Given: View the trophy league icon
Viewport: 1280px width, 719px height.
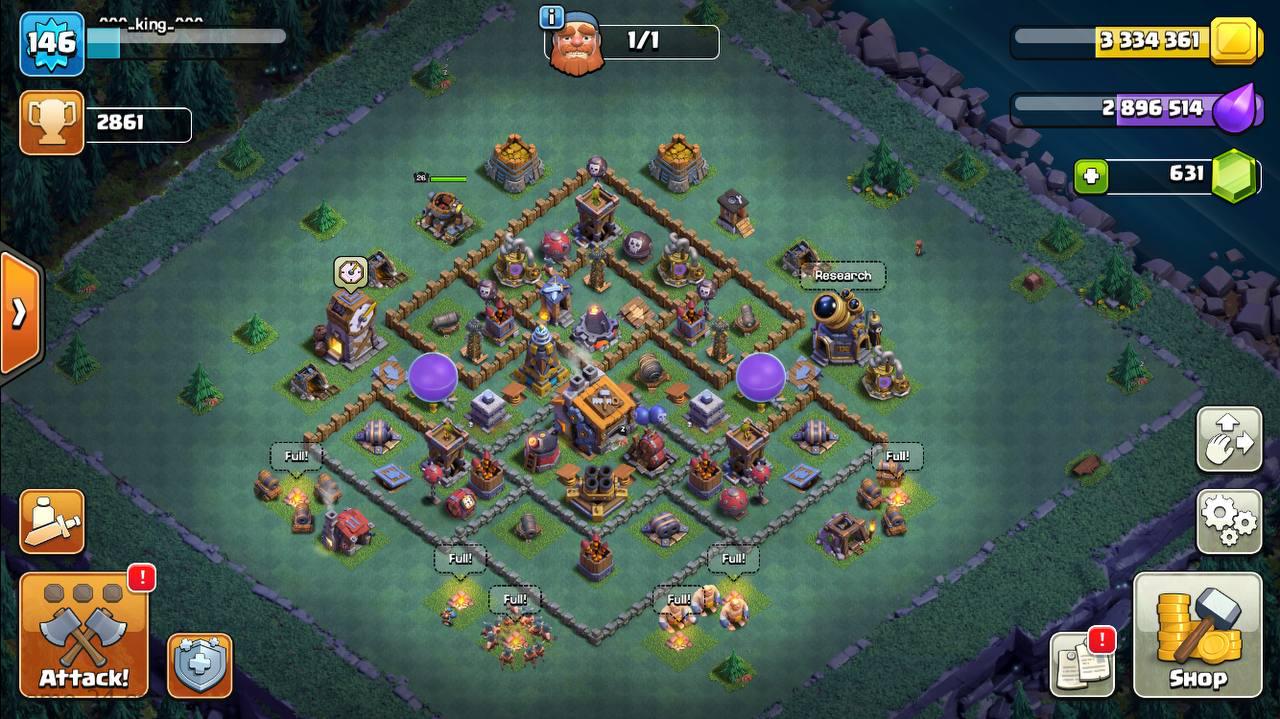Looking at the screenshot, I should coord(51,123).
